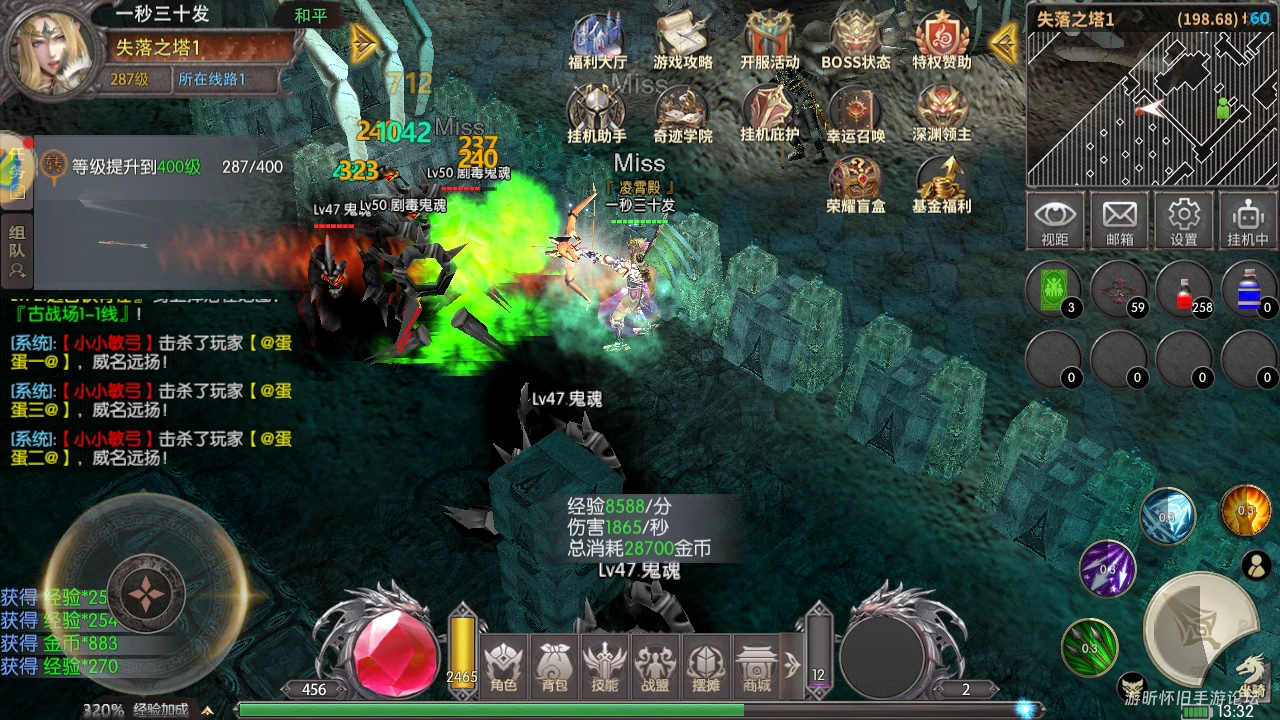Open the 深渊领主 abyss lord event
1280x720 pixels.
tap(941, 113)
